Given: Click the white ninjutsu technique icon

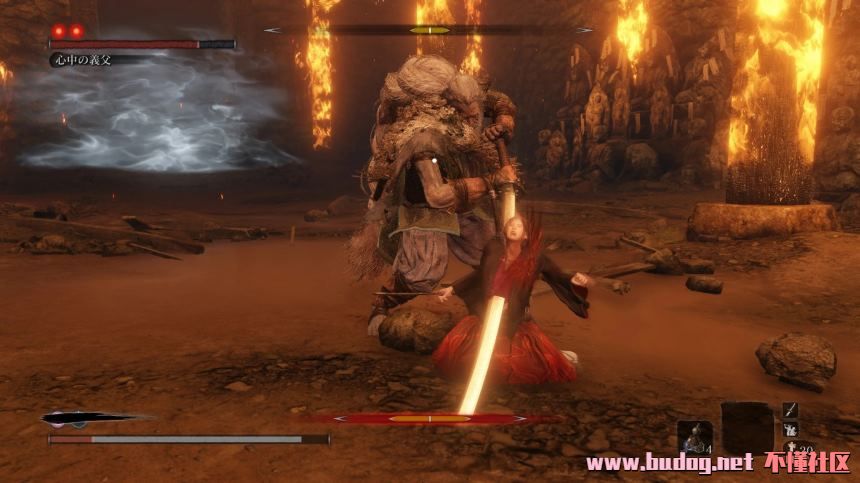Looking at the screenshot, I should coord(790,429).
